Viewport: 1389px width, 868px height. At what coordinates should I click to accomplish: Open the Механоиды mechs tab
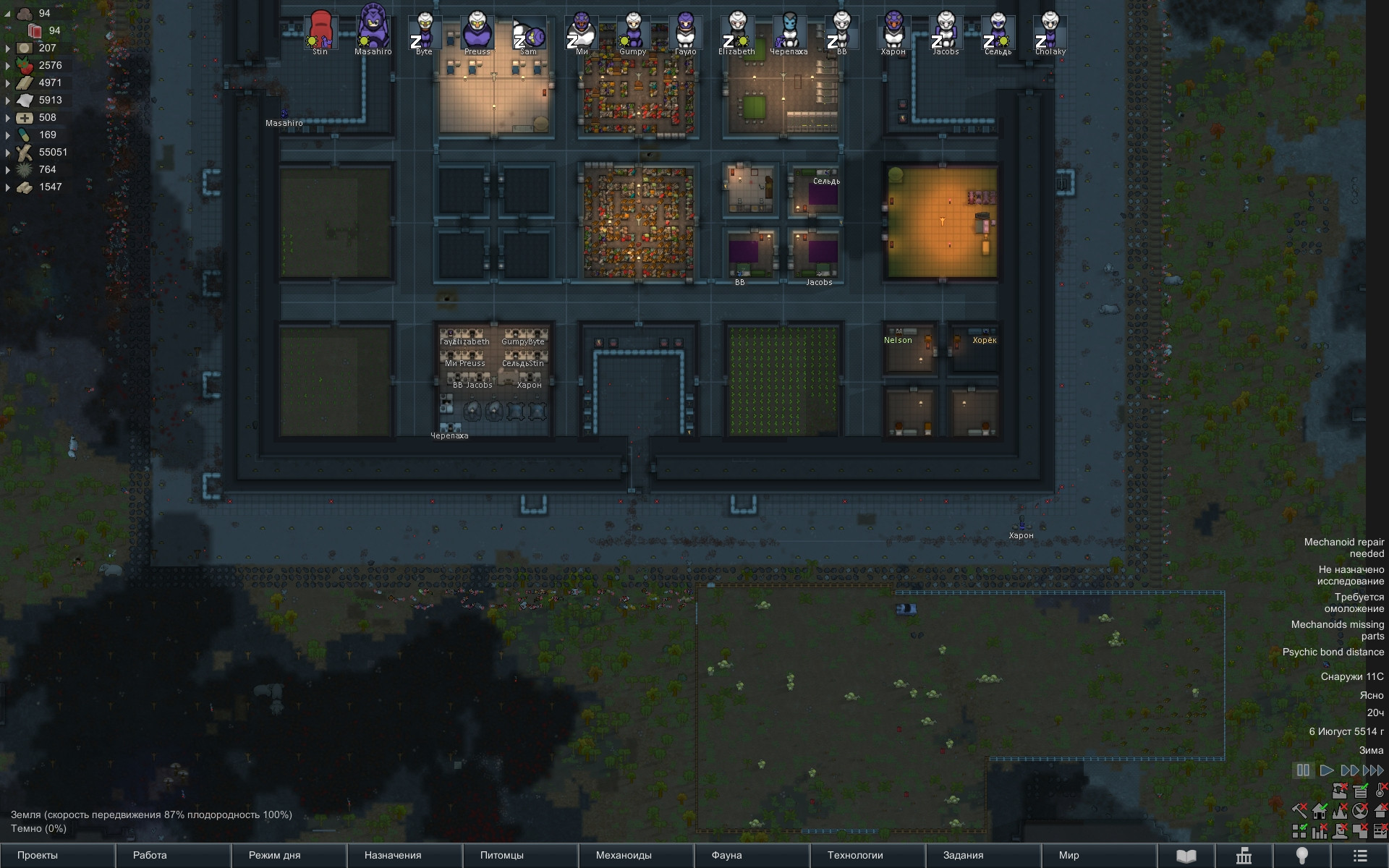point(624,855)
